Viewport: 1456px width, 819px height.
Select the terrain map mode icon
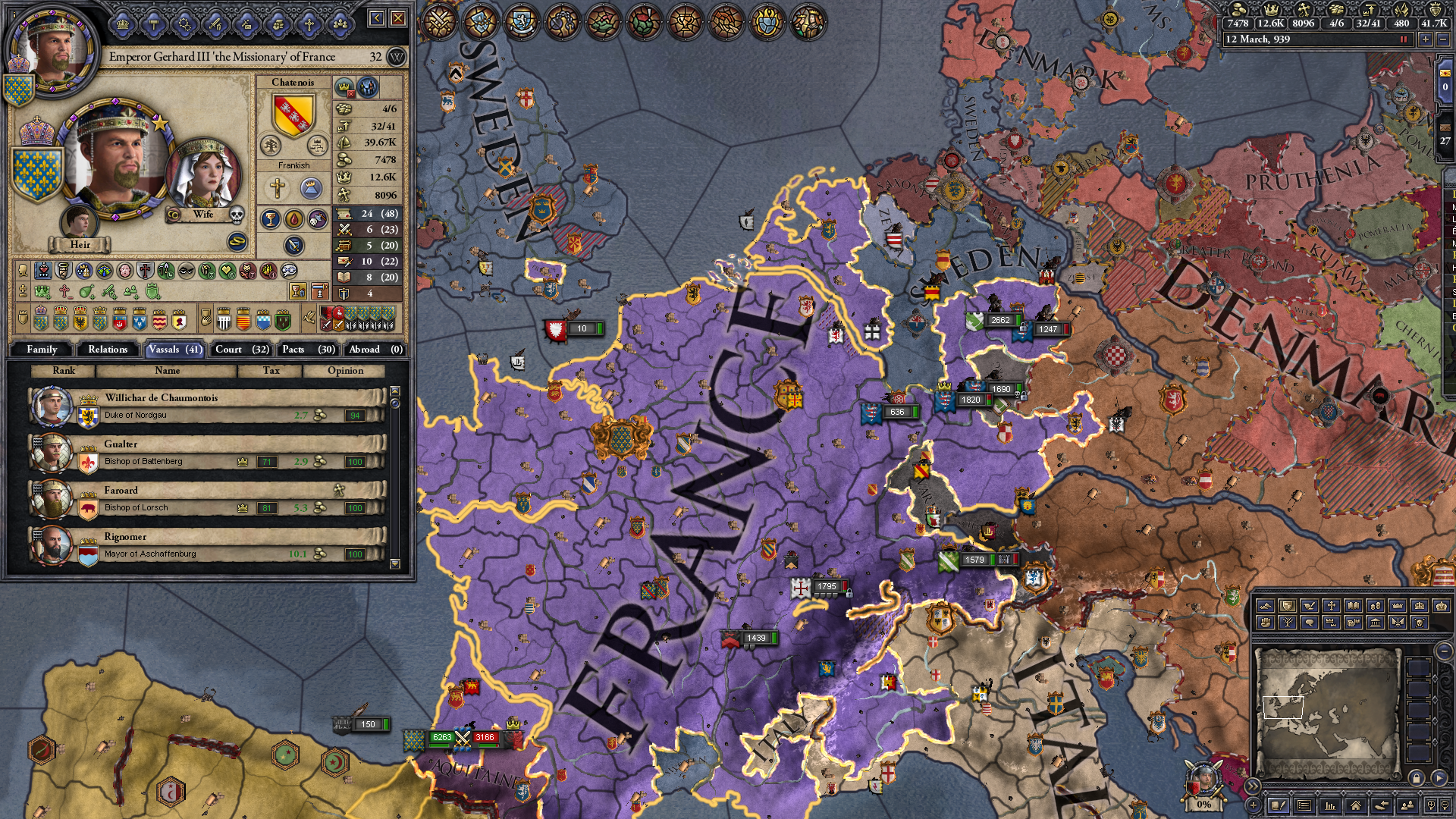click(1266, 605)
